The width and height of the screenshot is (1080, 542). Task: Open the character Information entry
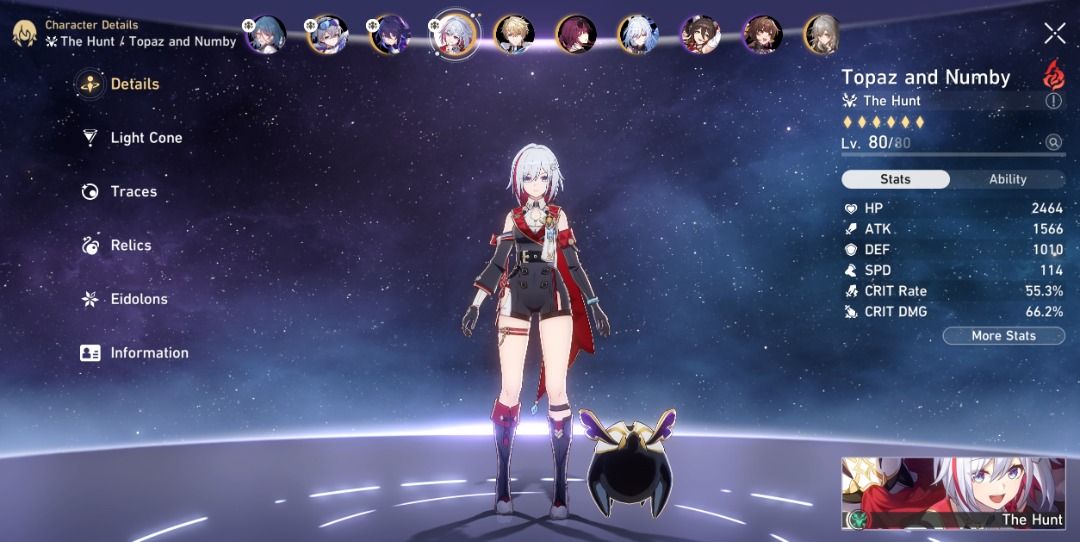point(148,353)
